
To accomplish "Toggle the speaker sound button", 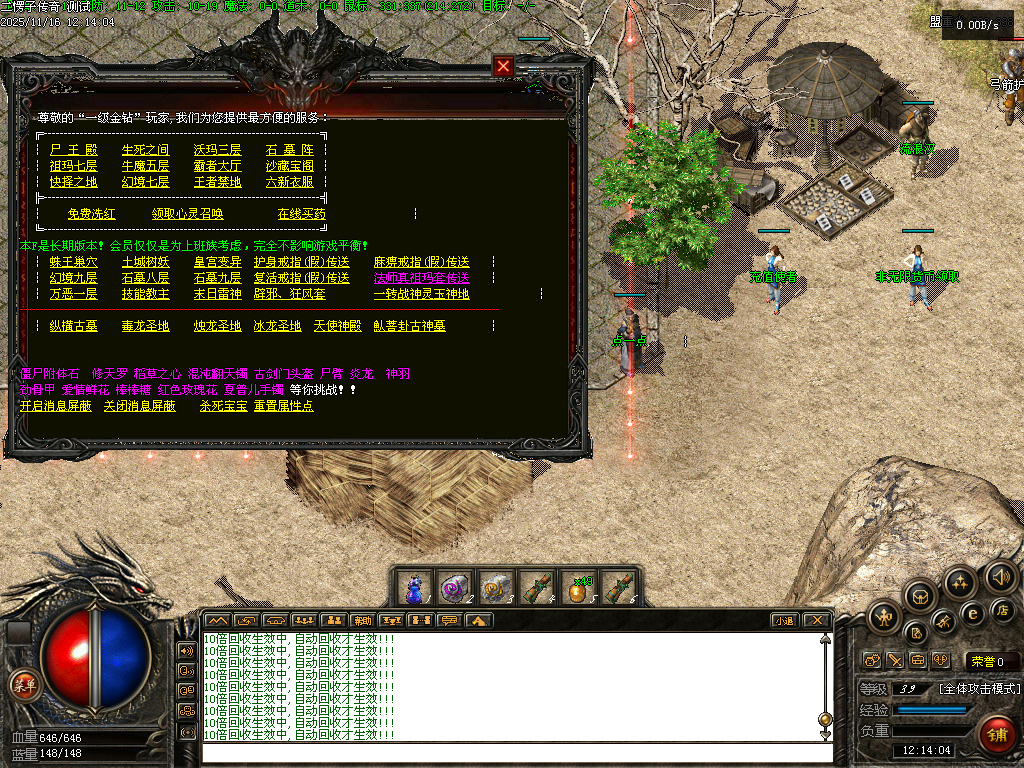I will click(1000, 577).
